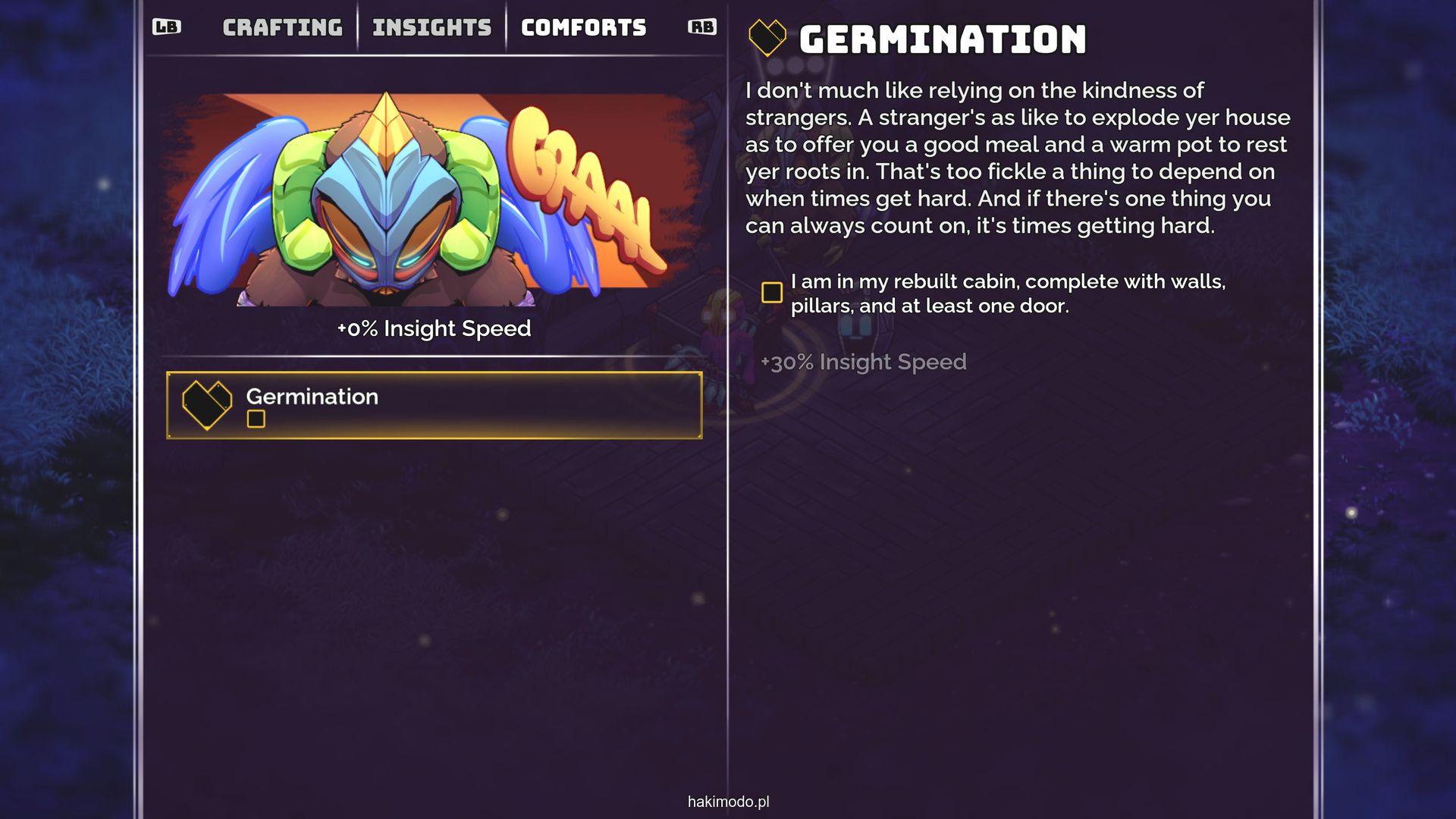Toggle the rebuilt cabin requirement checkbox

tap(772, 293)
